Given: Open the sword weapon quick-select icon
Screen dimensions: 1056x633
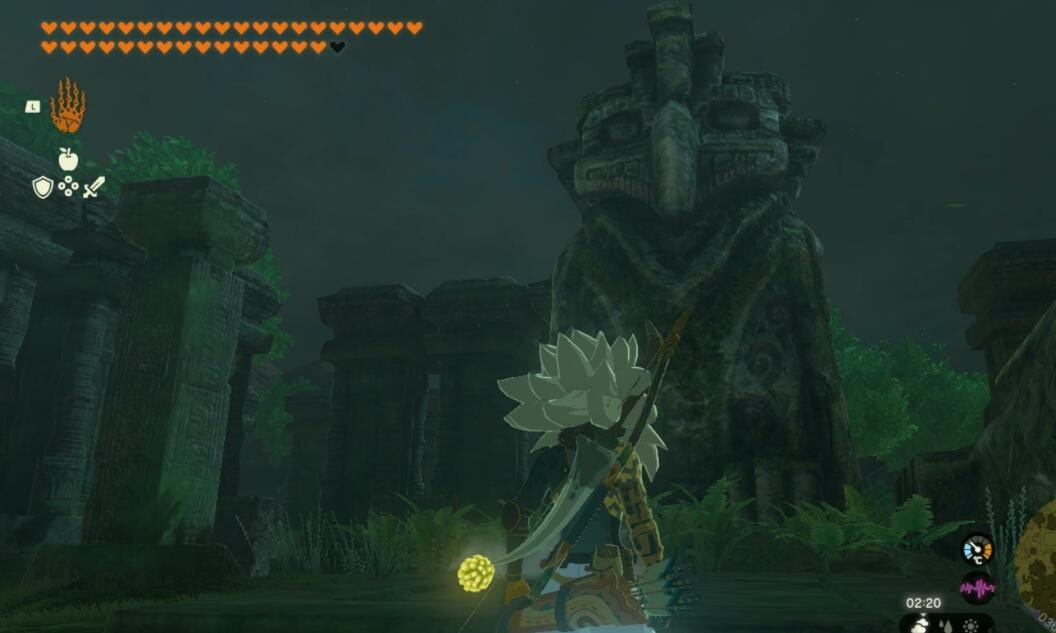Looking at the screenshot, I should point(94,187).
